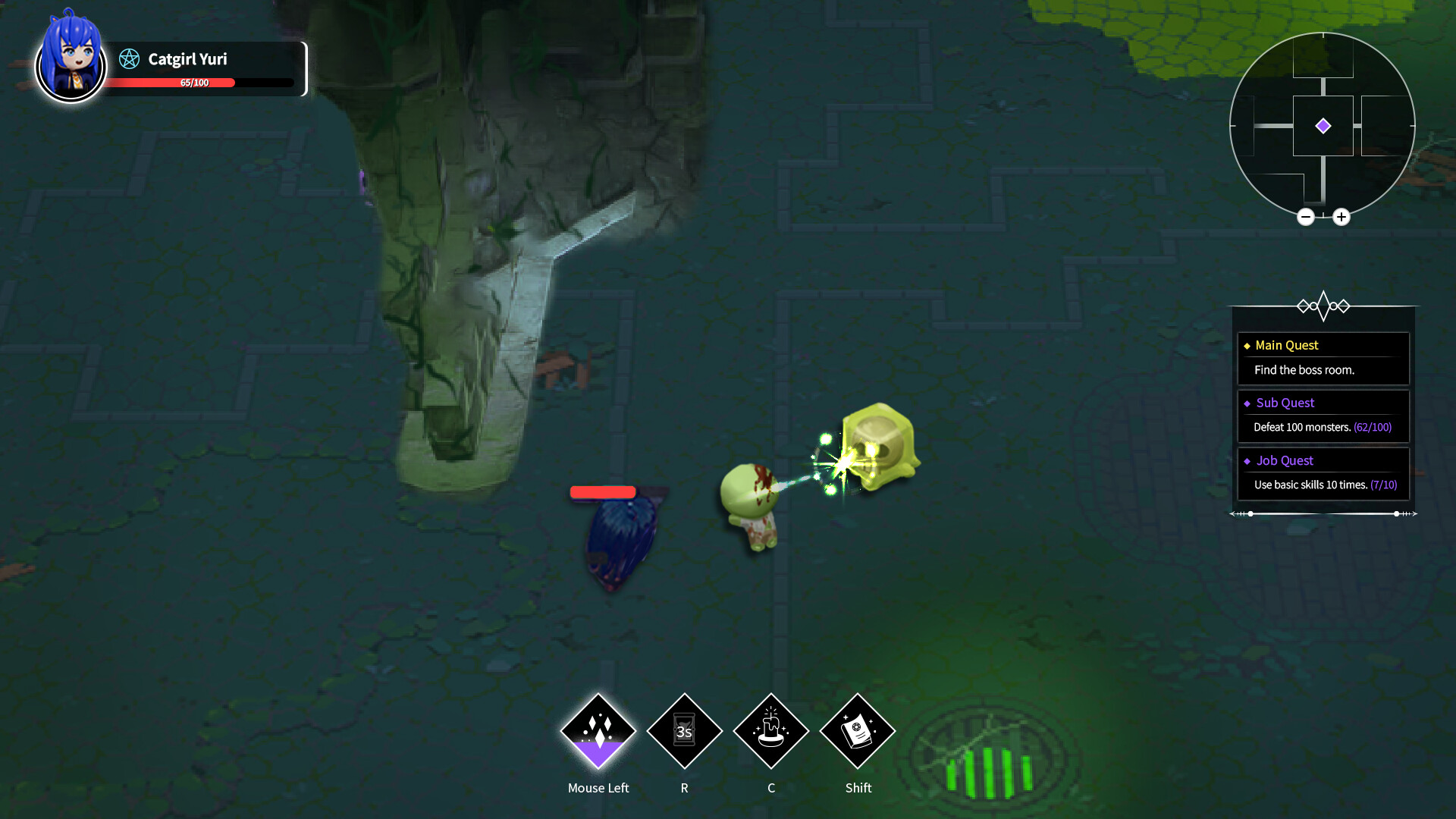Use the candle skill bound to C
Screen dimensions: 1456x819
pyautogui.click(x=770, y=730)
